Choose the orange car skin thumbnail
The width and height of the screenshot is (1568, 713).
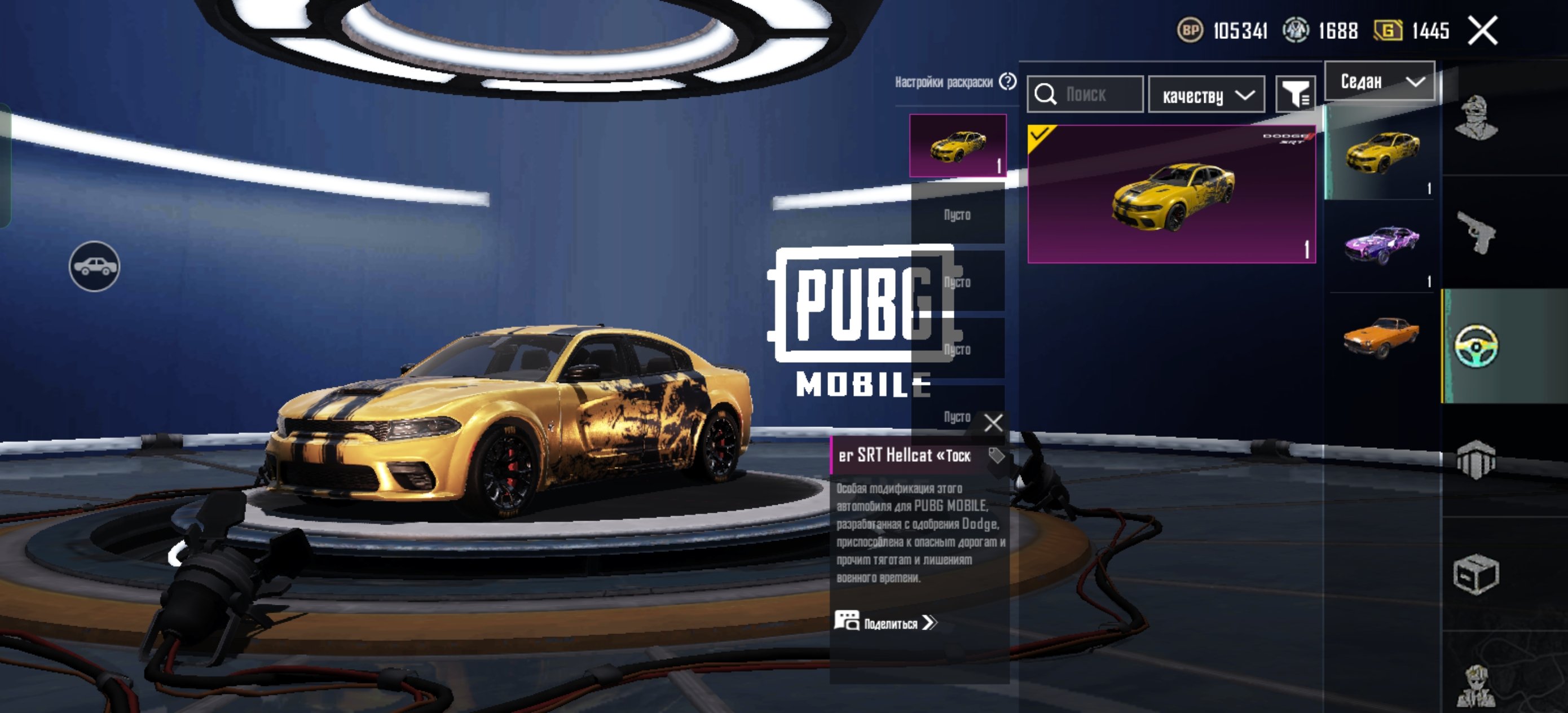coord(1381,337)
